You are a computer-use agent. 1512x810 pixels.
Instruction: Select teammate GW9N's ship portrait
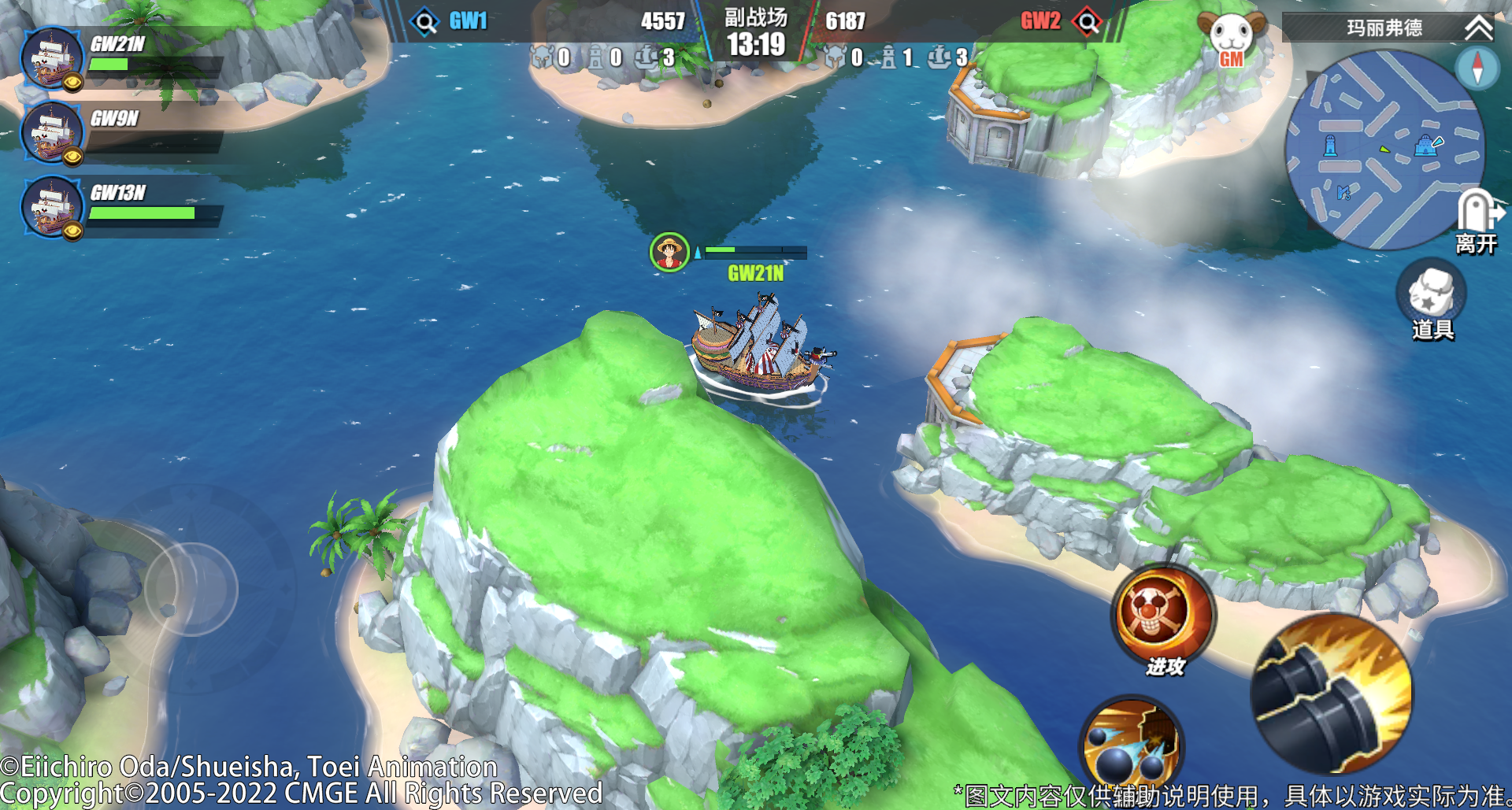pyautogui.click(x=52, y=133)
